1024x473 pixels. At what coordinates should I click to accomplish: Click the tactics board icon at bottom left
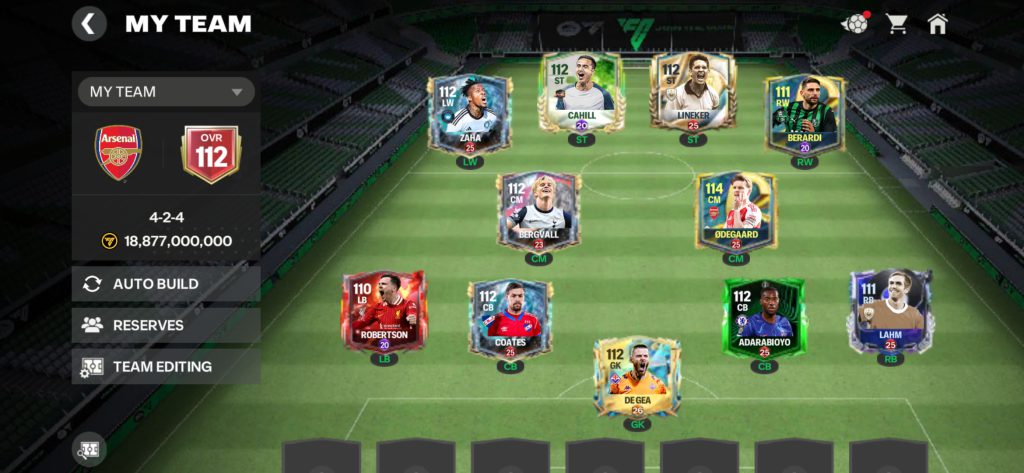88,449
